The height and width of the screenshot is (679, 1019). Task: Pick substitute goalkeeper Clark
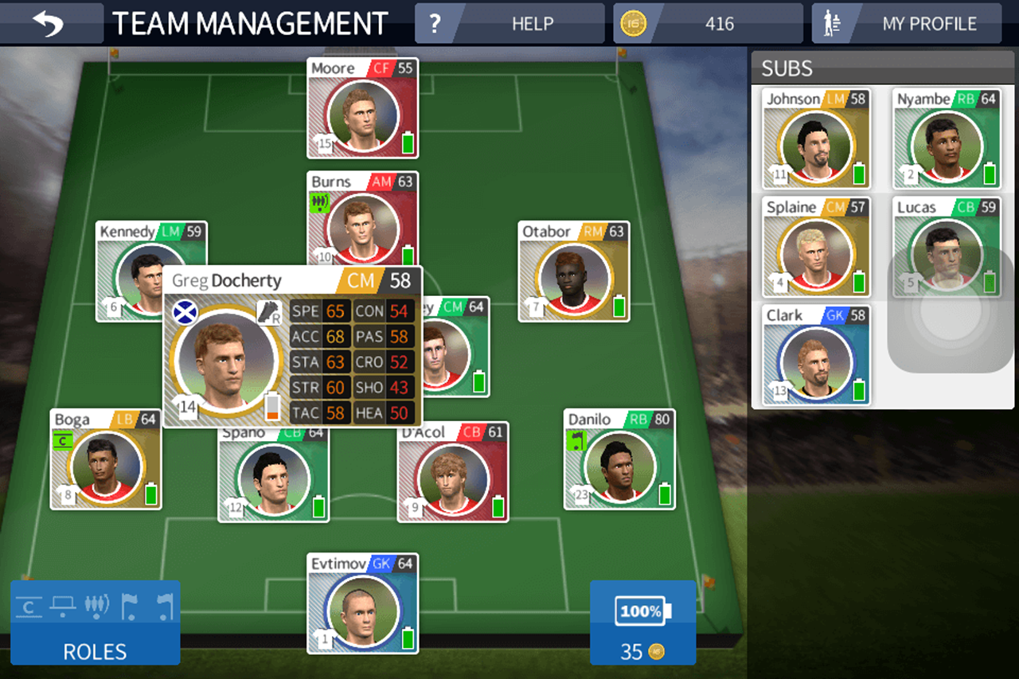coord(815,356)
